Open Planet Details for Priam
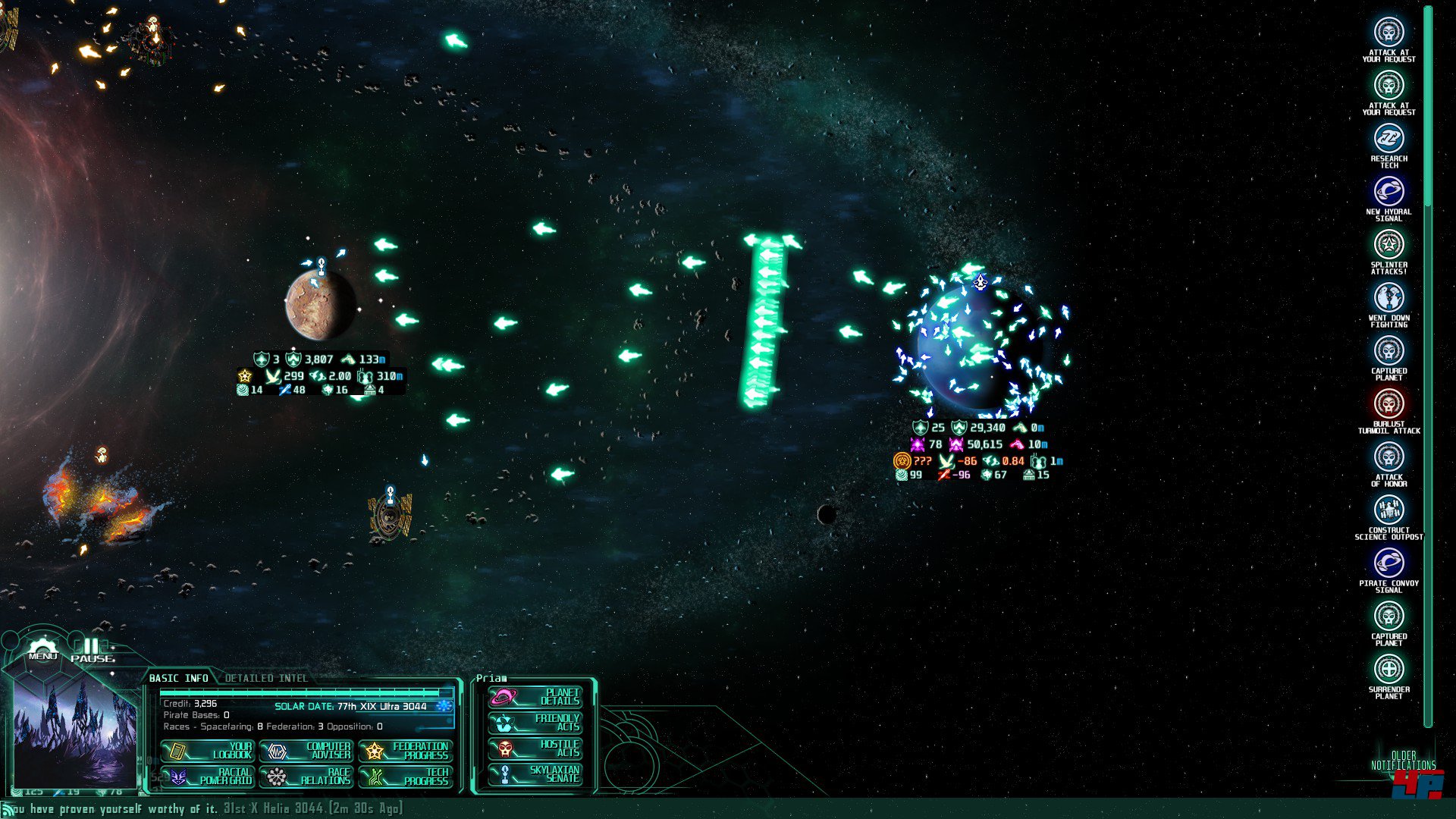1456x819 pixels. point(535,697)
